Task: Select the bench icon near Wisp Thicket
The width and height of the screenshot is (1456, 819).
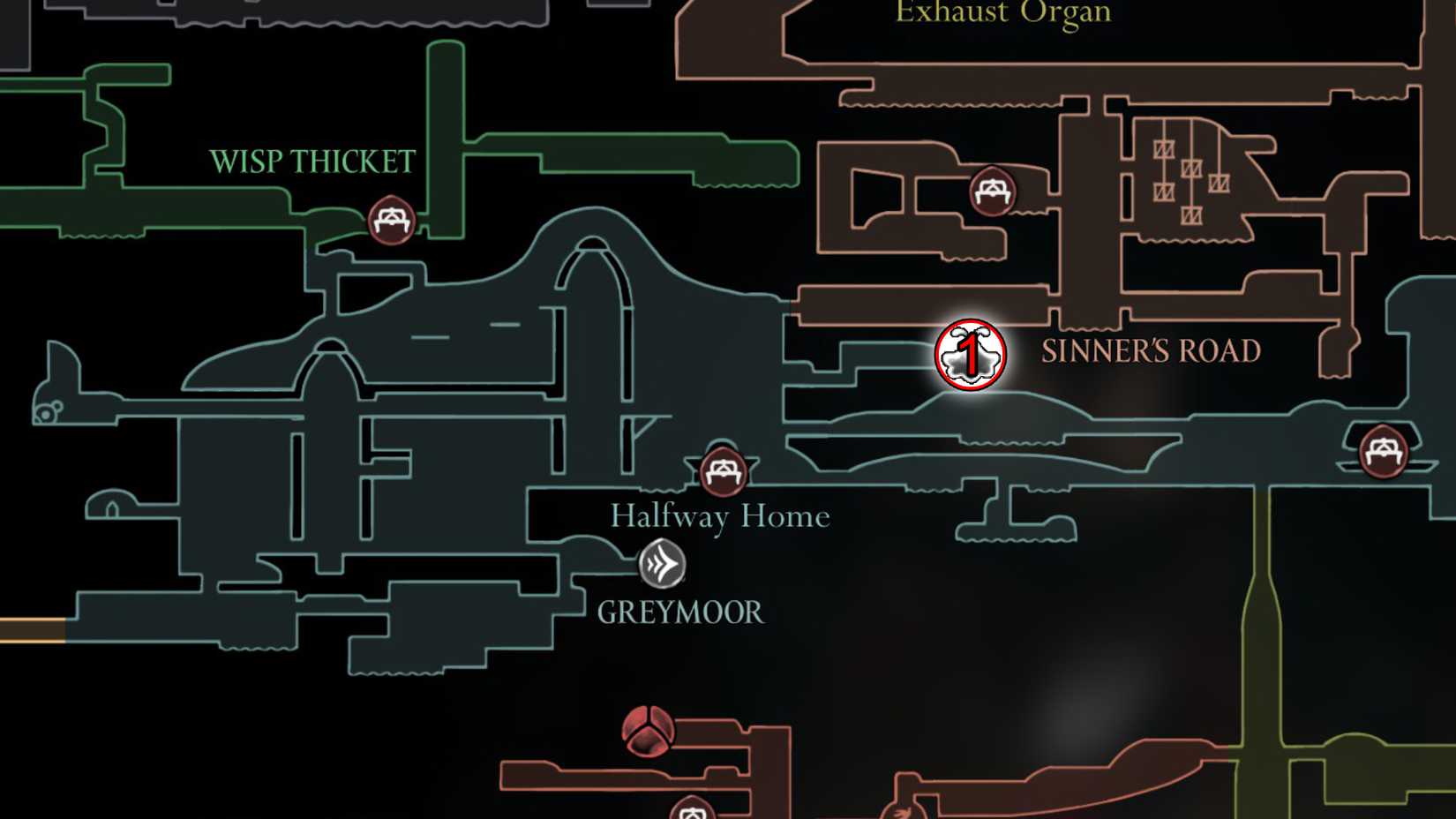Action: tap(391, 222)
